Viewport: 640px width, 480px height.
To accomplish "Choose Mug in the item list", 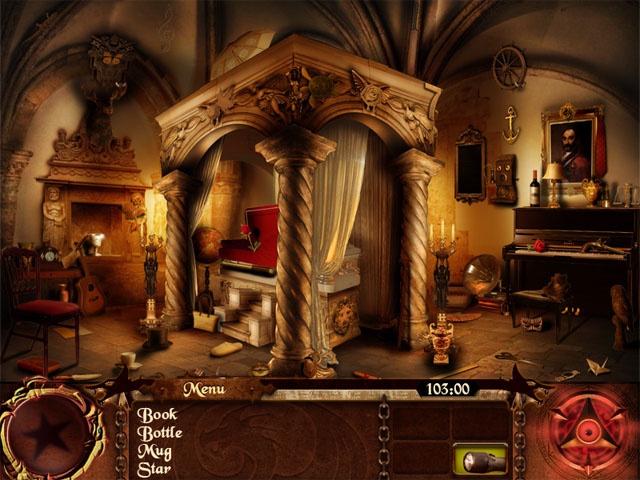I will [x=156, y=452].
